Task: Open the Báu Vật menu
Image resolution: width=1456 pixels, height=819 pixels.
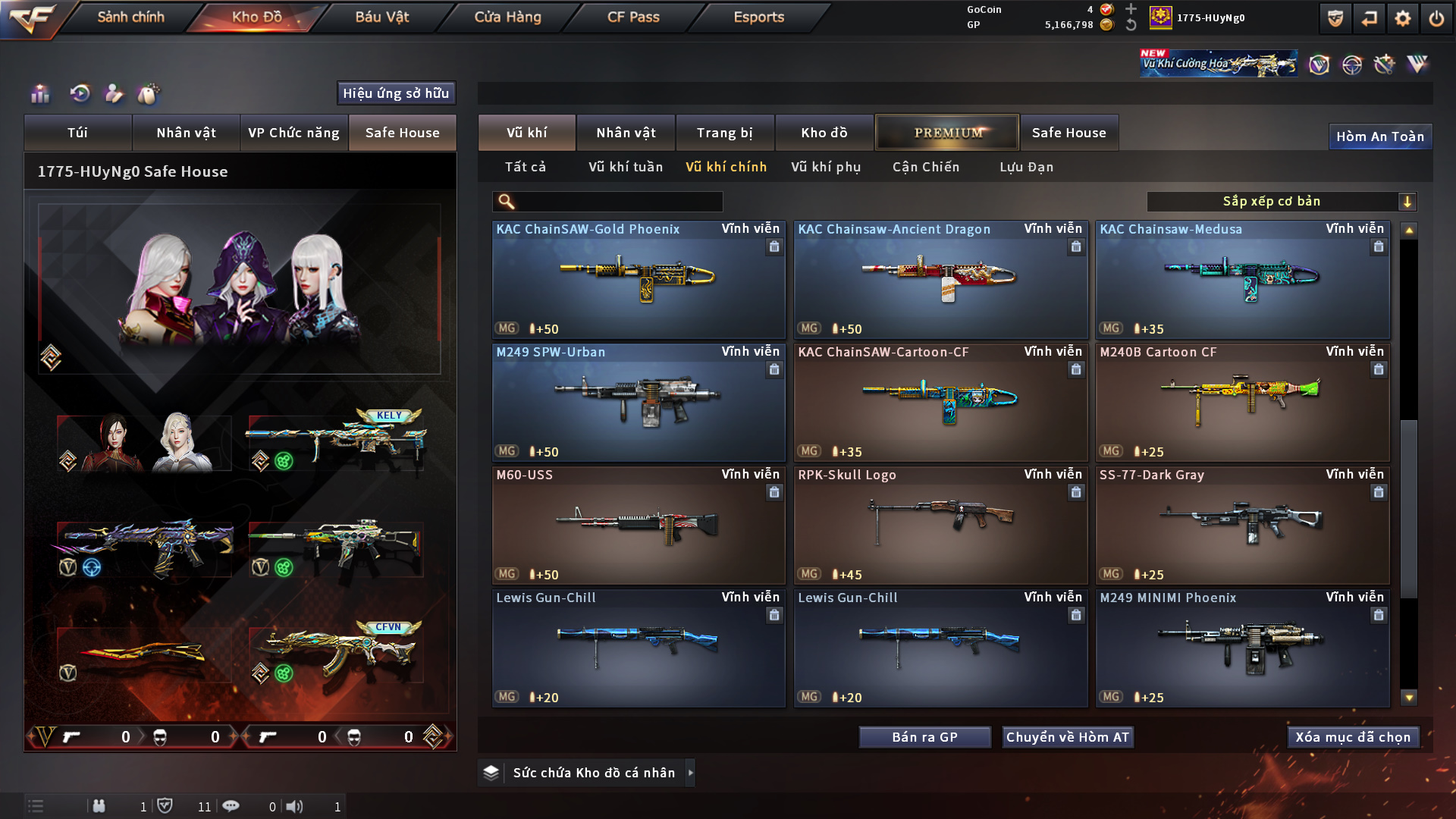Action: [381, 17]
